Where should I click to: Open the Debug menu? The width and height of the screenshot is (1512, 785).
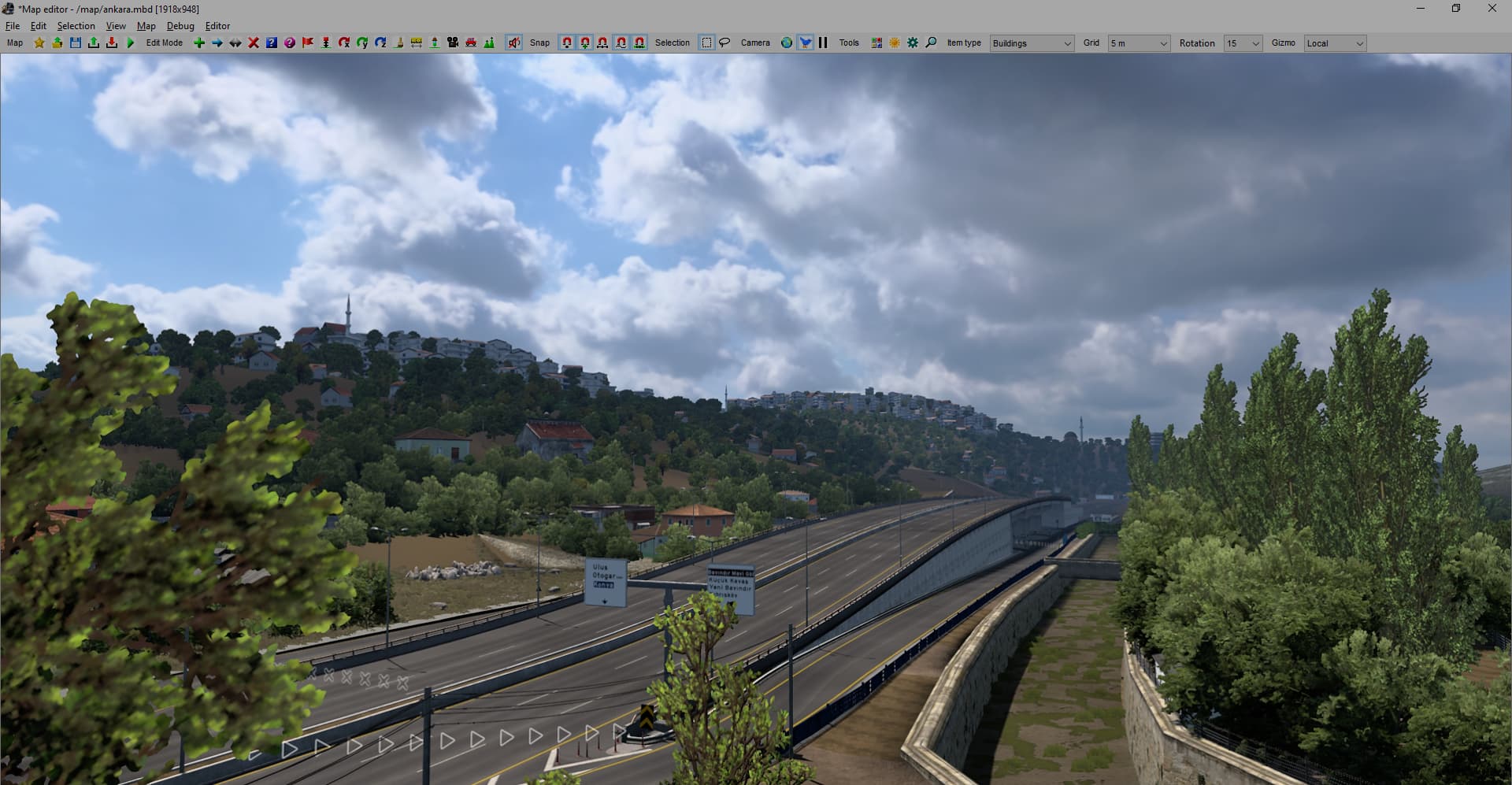180,25
